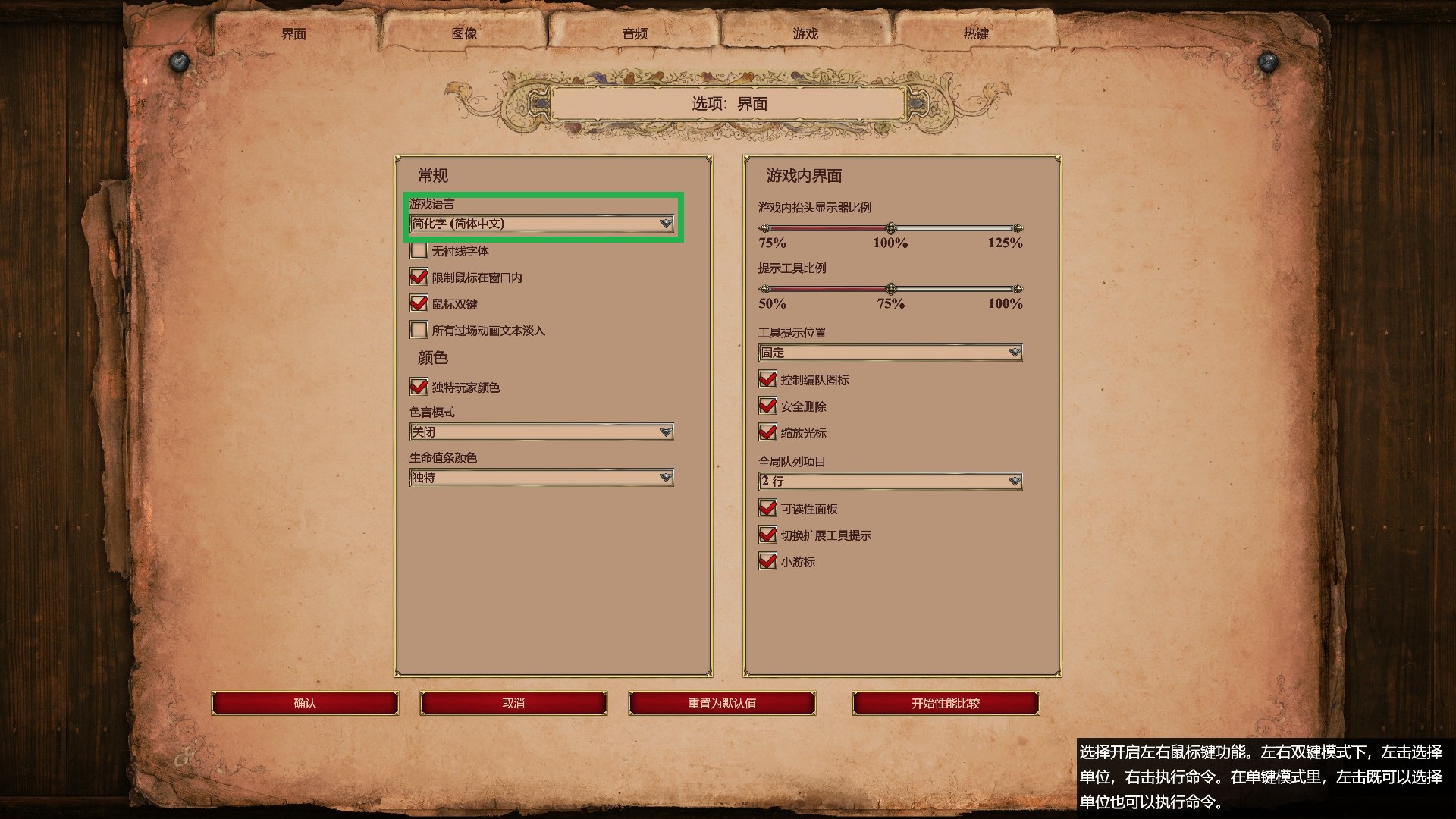The image size is (1456, 819).
Task: Switch to the 图像 tab
Action: point(464,34)
